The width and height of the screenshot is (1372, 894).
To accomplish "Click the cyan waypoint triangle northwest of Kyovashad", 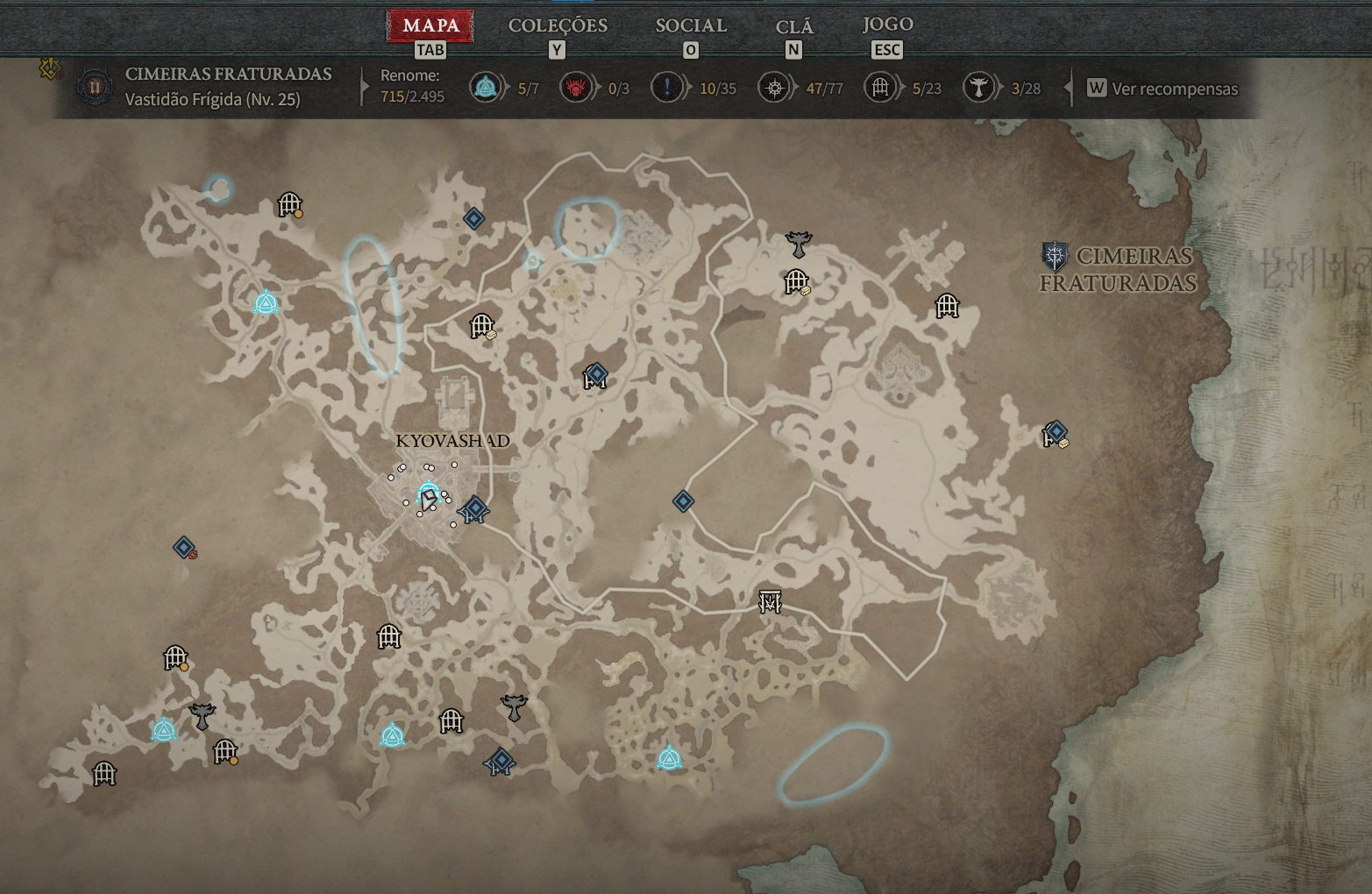I will [x=265, y=302].
